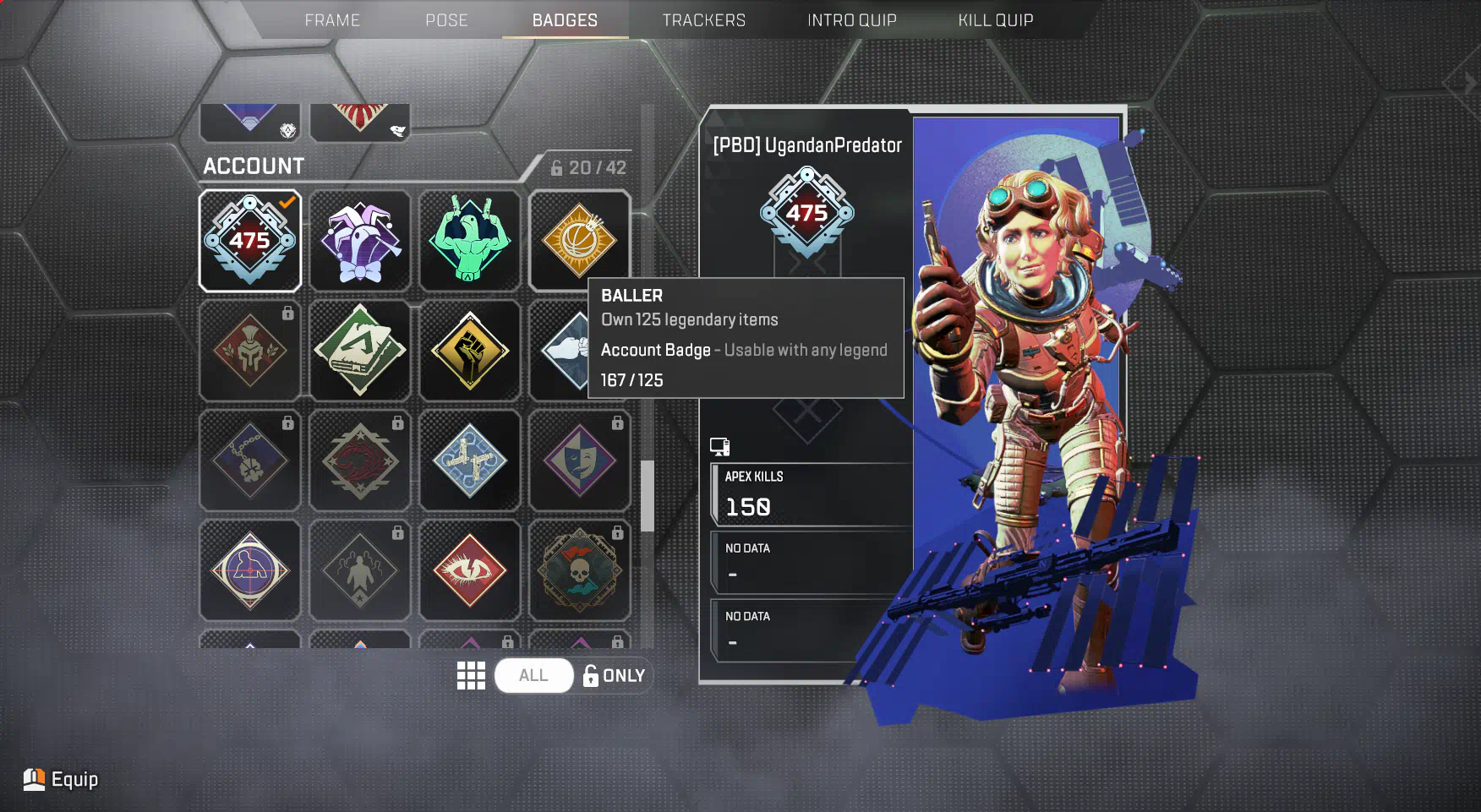Select the raised fist badge

pyautogui.click(x=470, y=351)
